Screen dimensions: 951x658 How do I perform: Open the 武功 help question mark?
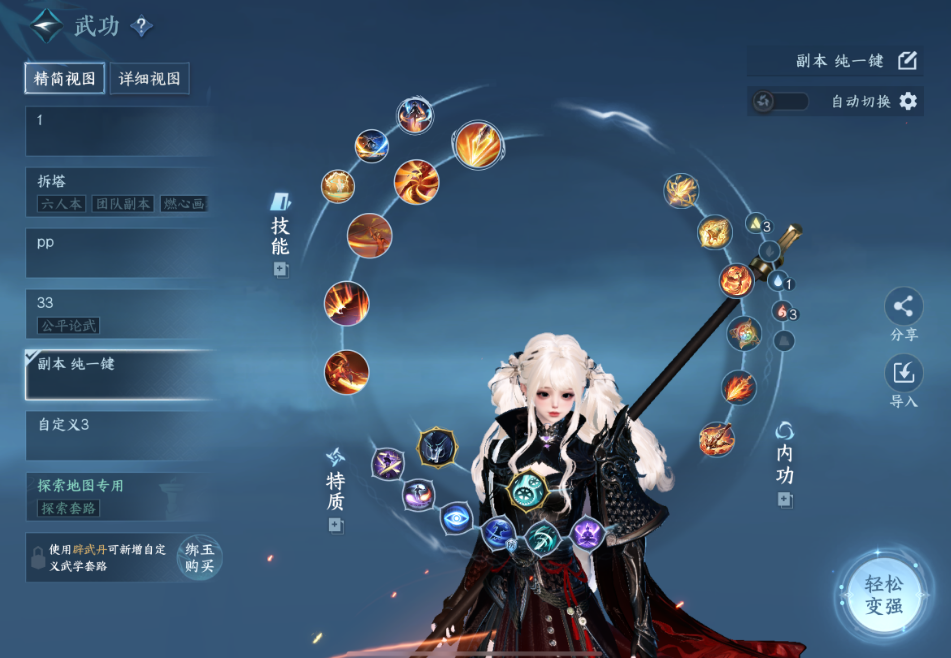pyautogui.click(x=142, y=27)
